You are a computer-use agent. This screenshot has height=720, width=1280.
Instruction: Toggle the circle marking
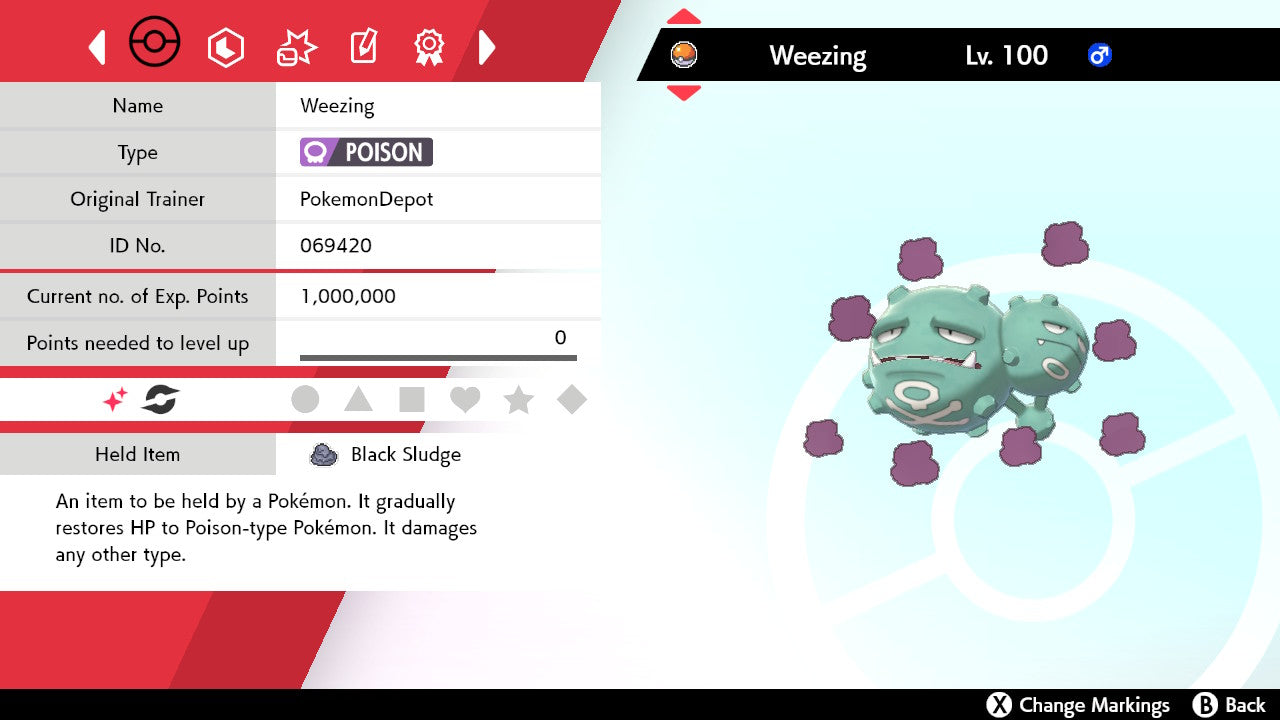click(x=305, y=400)
